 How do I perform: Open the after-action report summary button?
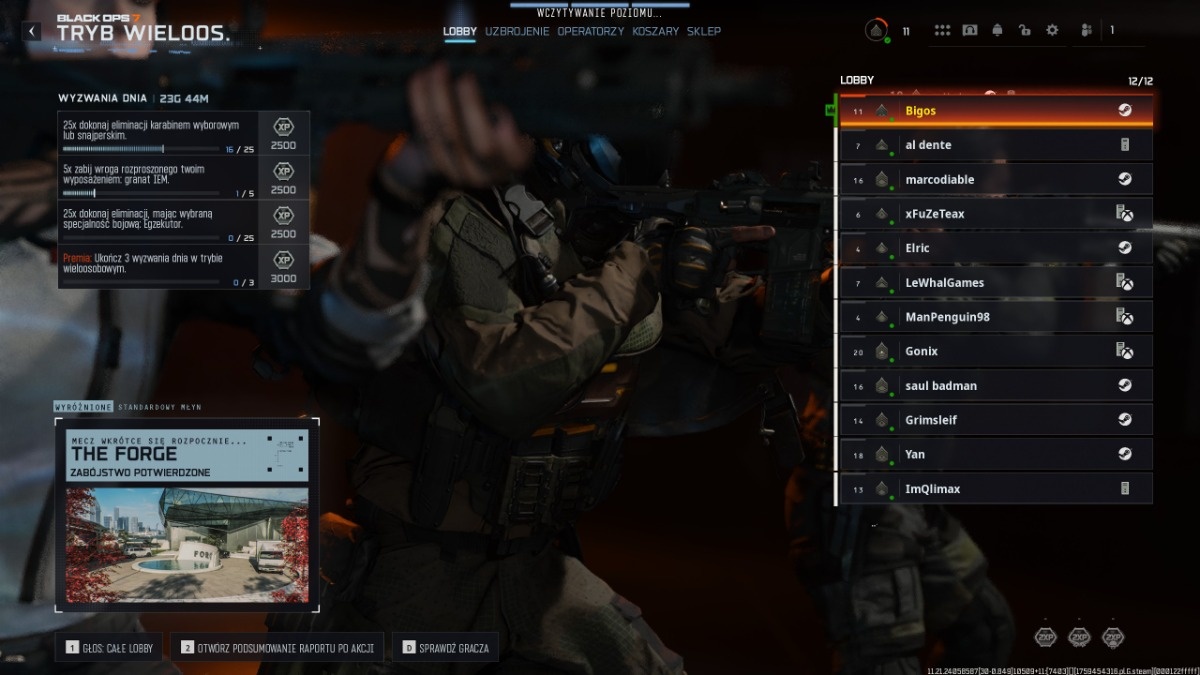coord(277,648)
